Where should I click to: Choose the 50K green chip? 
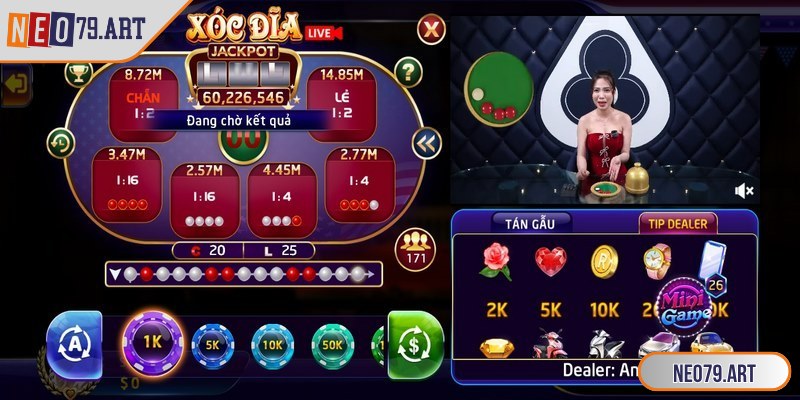pos(332,345)
